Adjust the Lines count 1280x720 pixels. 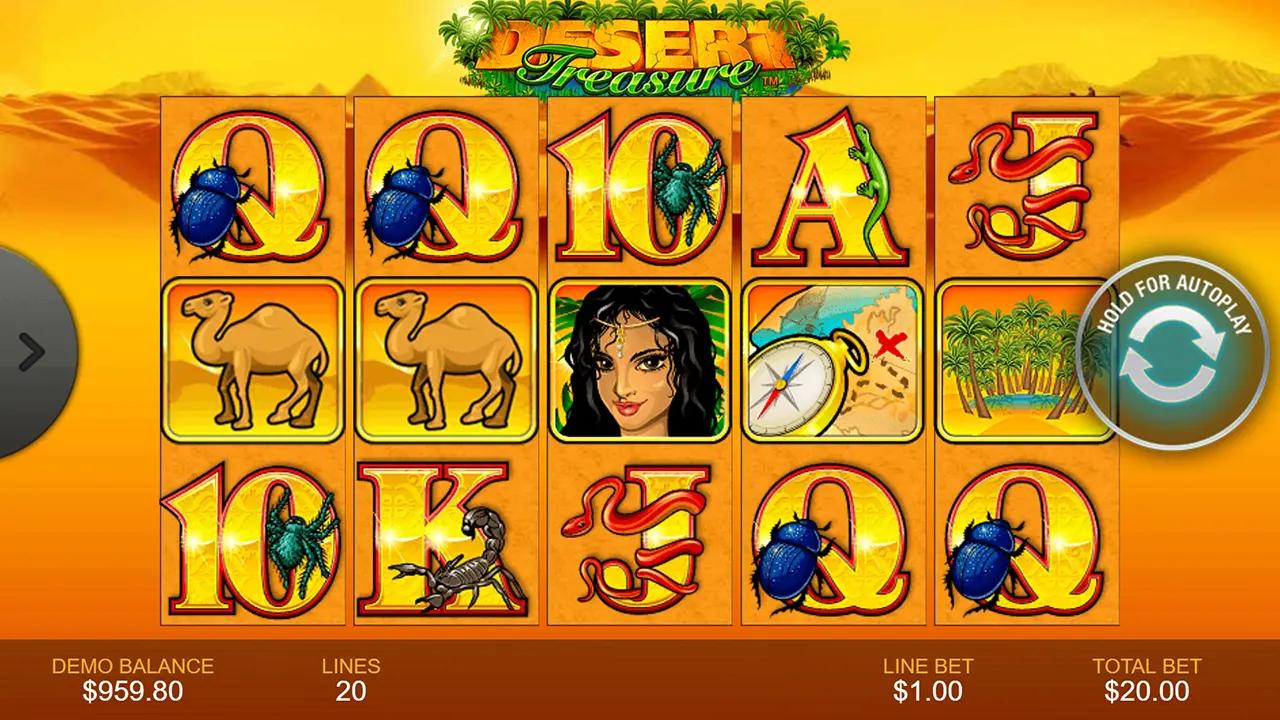pos(351,680)
